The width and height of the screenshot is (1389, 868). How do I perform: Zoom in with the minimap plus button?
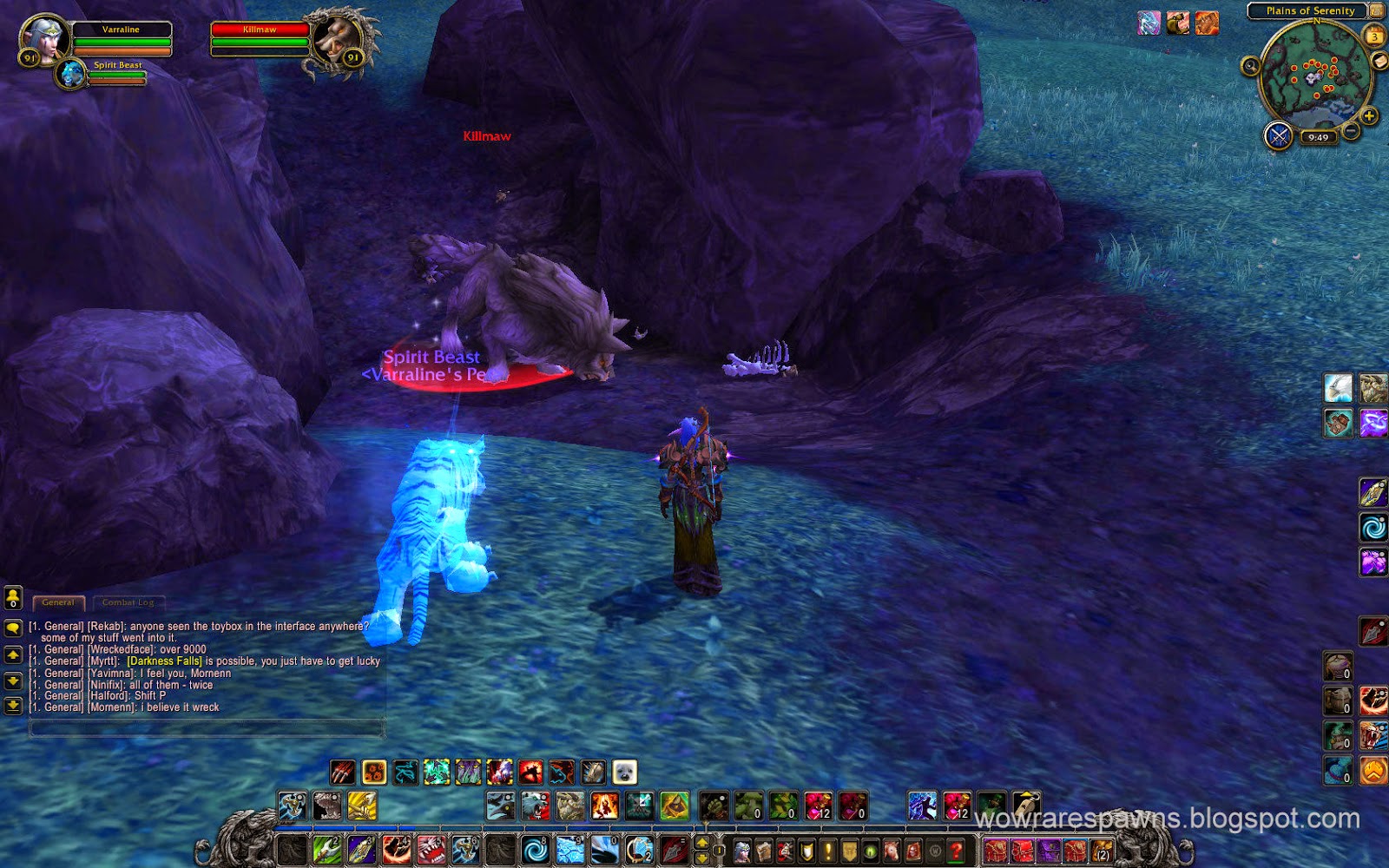click(1370, 115)
